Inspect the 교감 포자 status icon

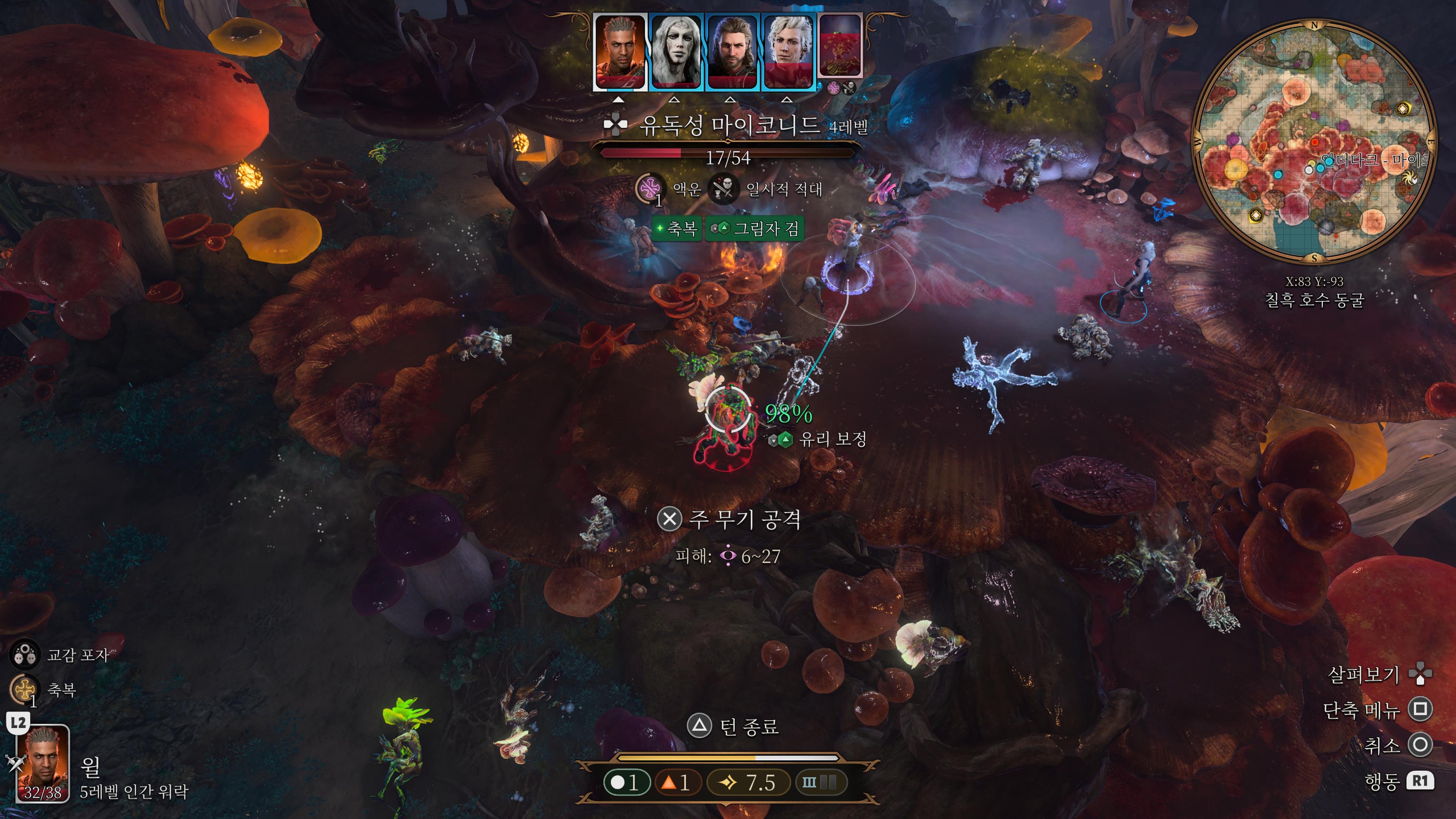(24, 655)
